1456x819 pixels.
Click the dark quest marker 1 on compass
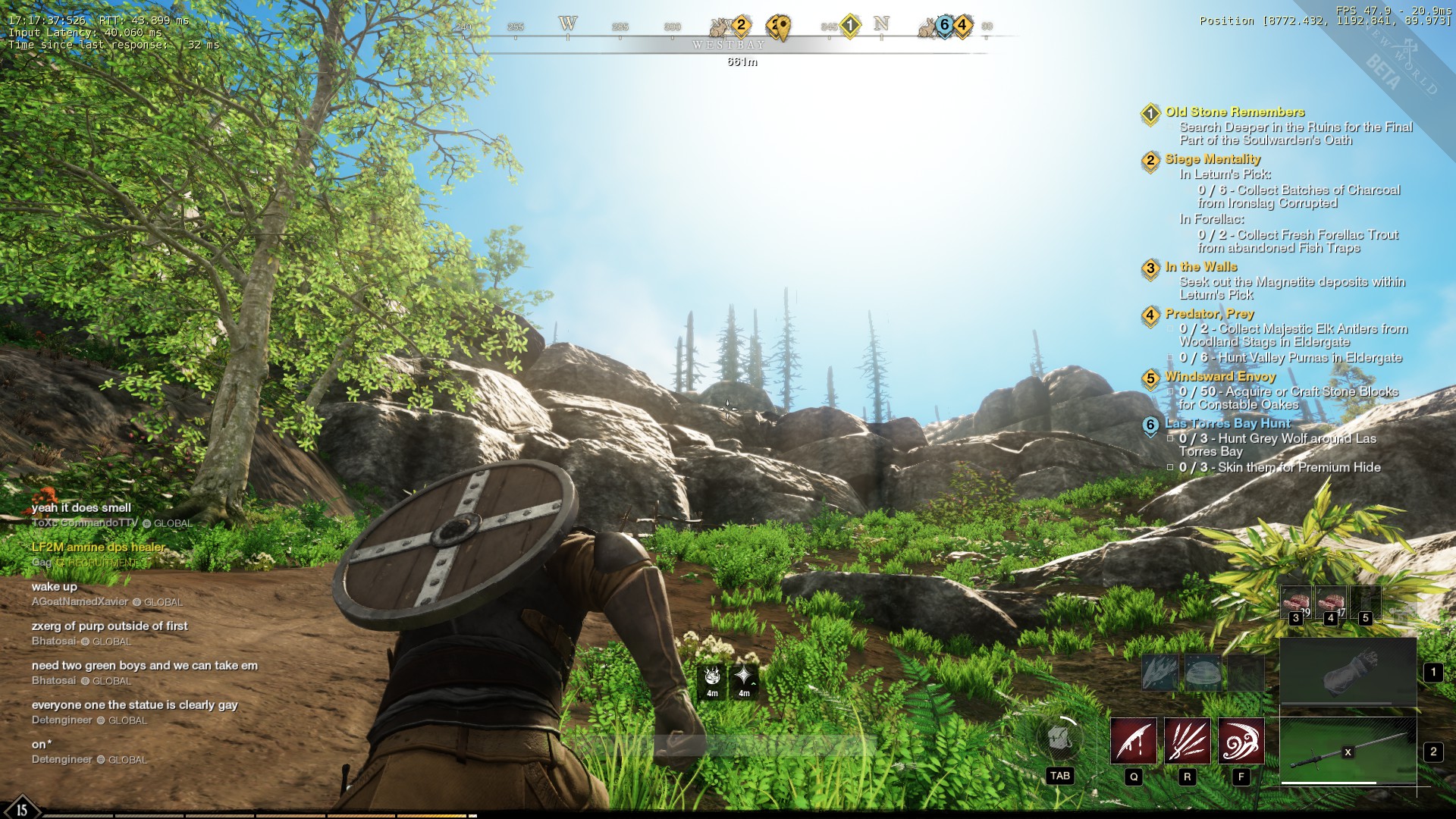[850, 26]
